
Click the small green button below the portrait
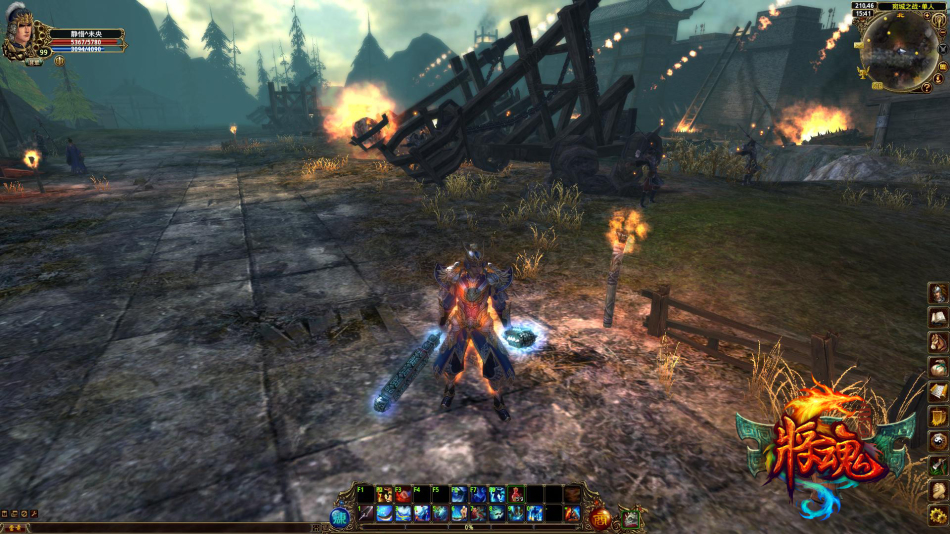click(34, 62)
